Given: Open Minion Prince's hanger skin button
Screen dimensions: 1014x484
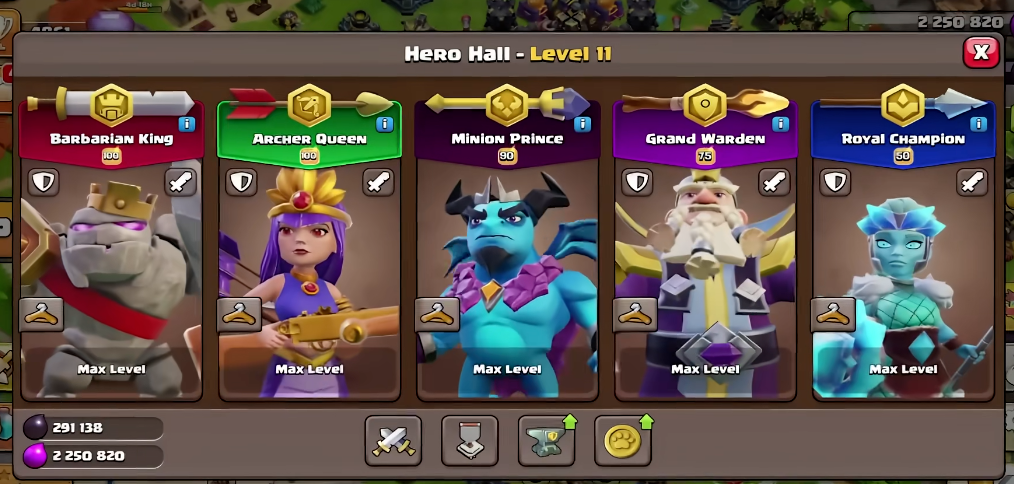Looking at the screenshot, I should [437, 314].
